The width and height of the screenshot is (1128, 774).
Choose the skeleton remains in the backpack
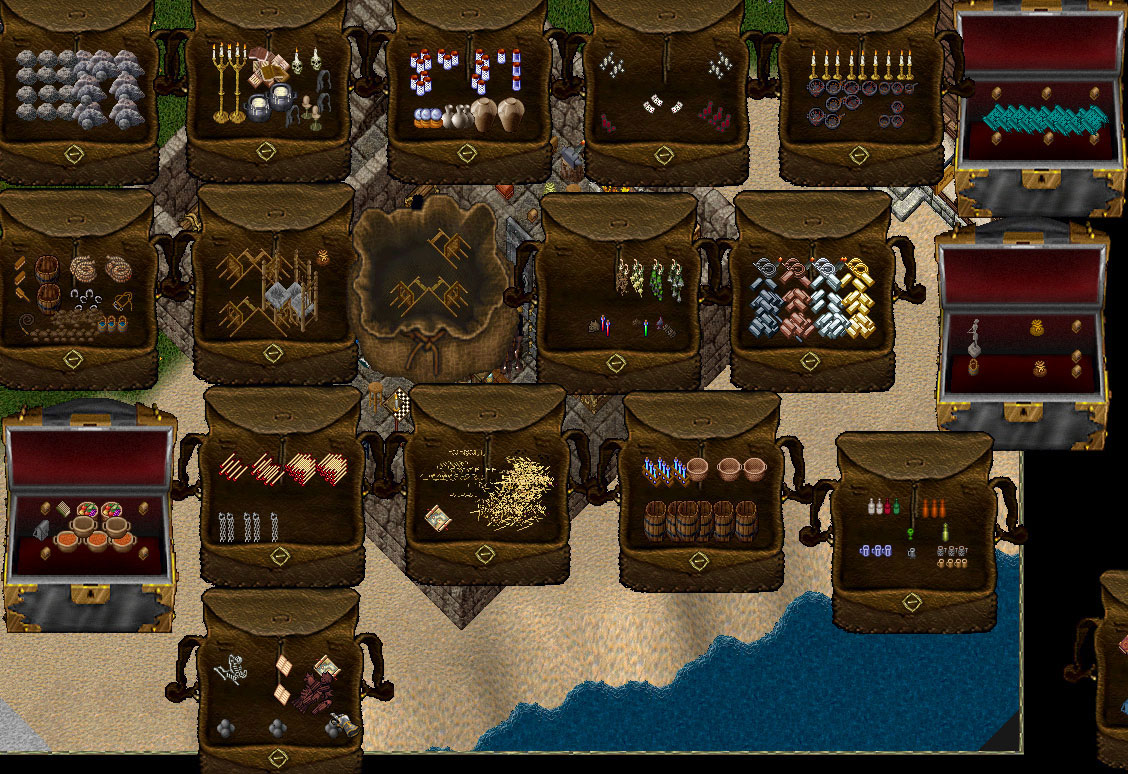[x=231, y=667]
